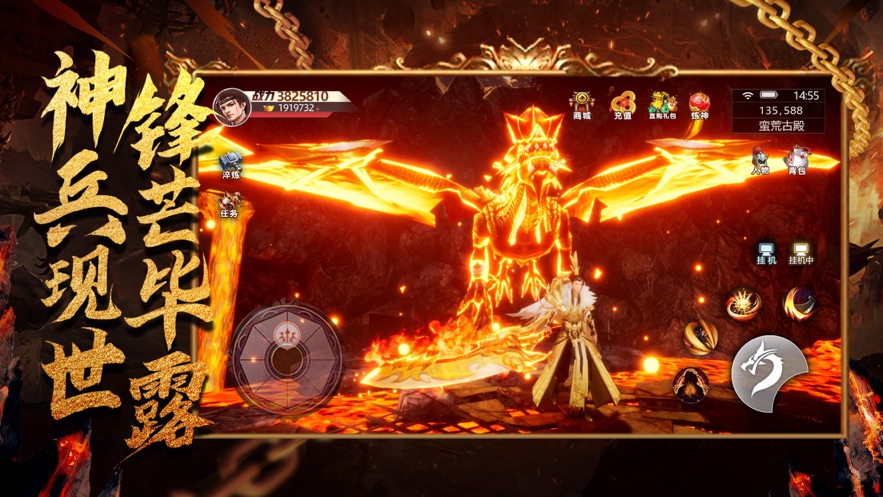Viewport: 883px width, 497px height.
Task: Tap the player portrait avatar
Action: [x=231, y=106]
